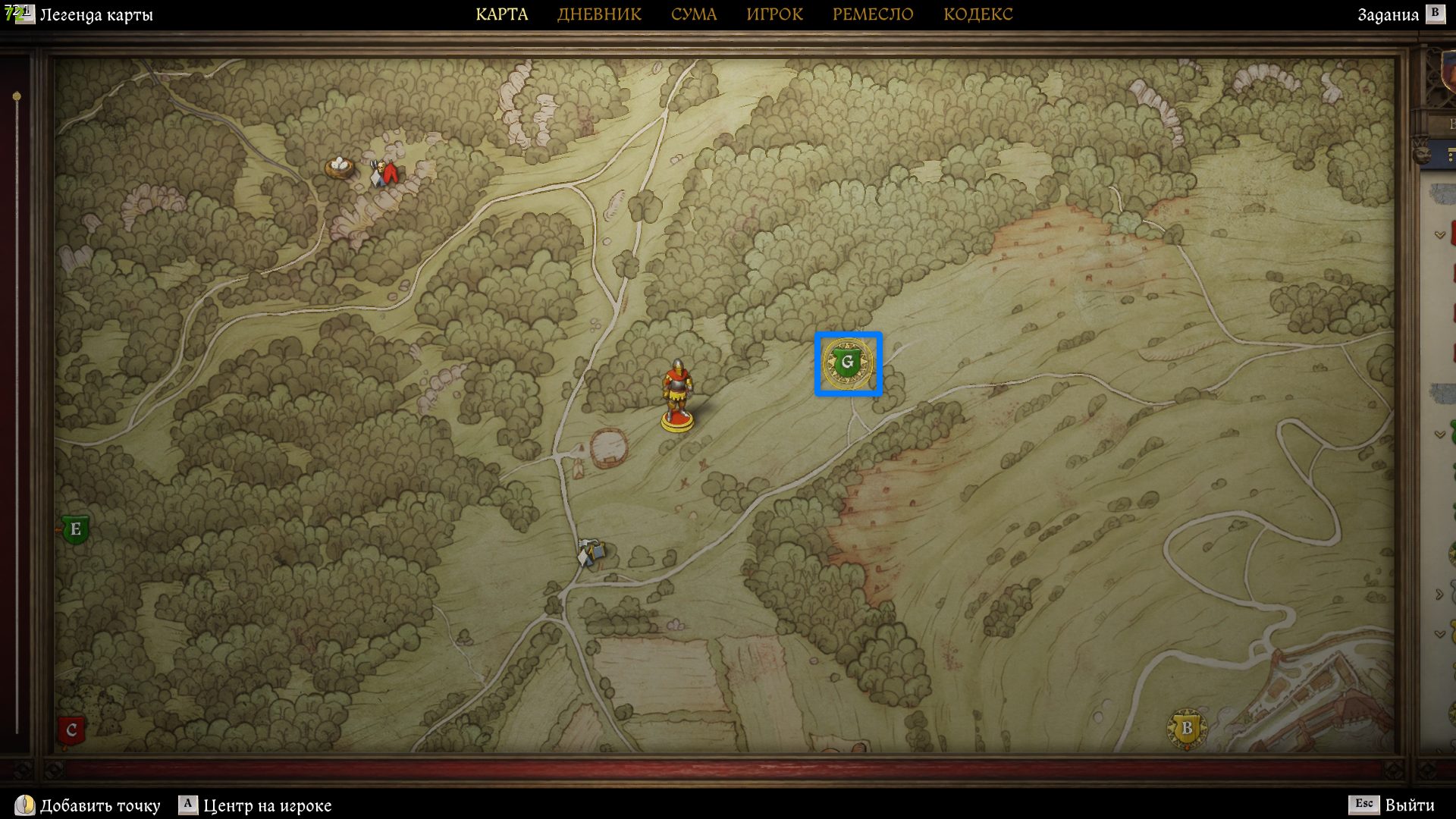Select the green E quest marker

pyautogui.click(x=75, y=529)
